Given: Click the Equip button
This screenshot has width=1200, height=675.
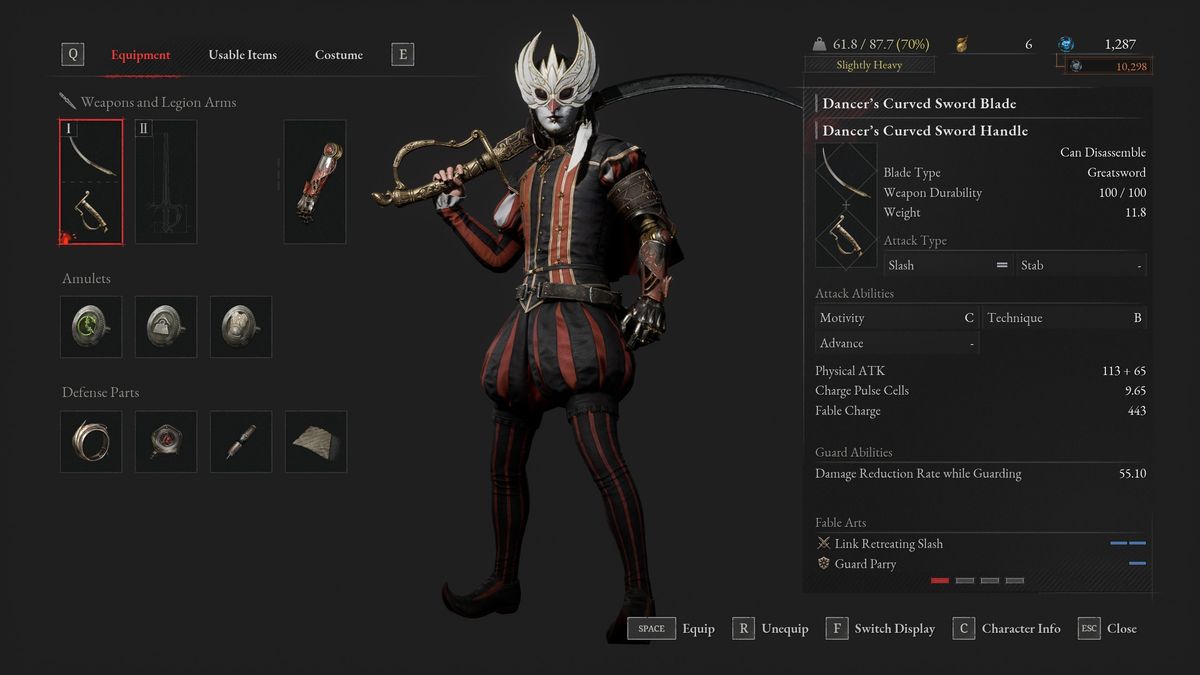Looking at the screenshot, I should pos(671,629).
